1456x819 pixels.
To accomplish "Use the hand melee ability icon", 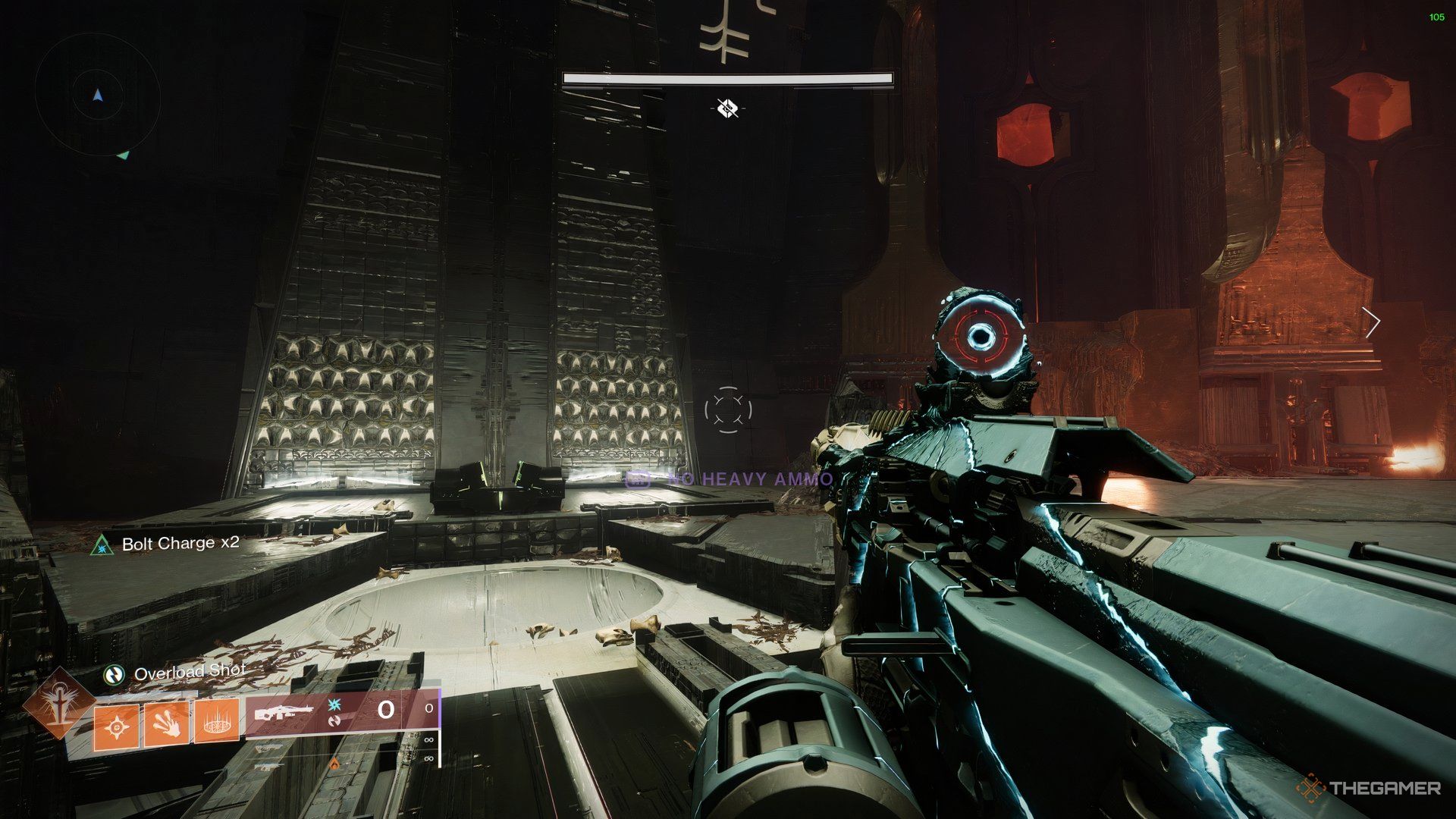I will click(166, 723).
